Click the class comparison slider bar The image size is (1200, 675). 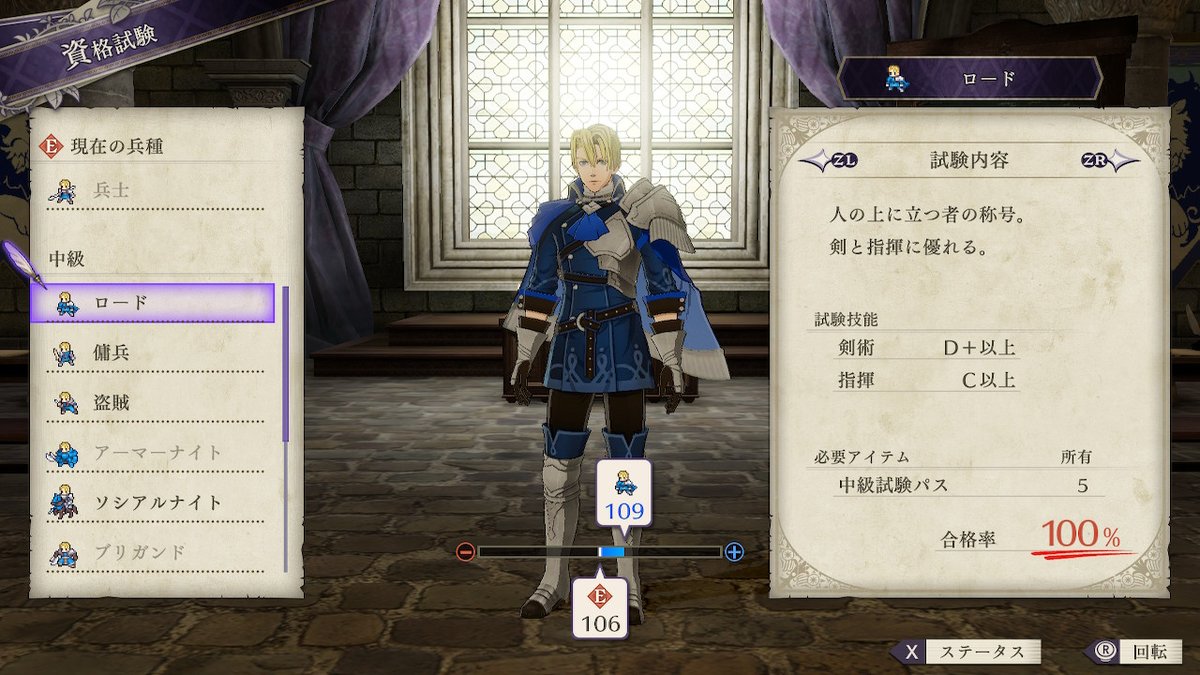click(600, 552)
